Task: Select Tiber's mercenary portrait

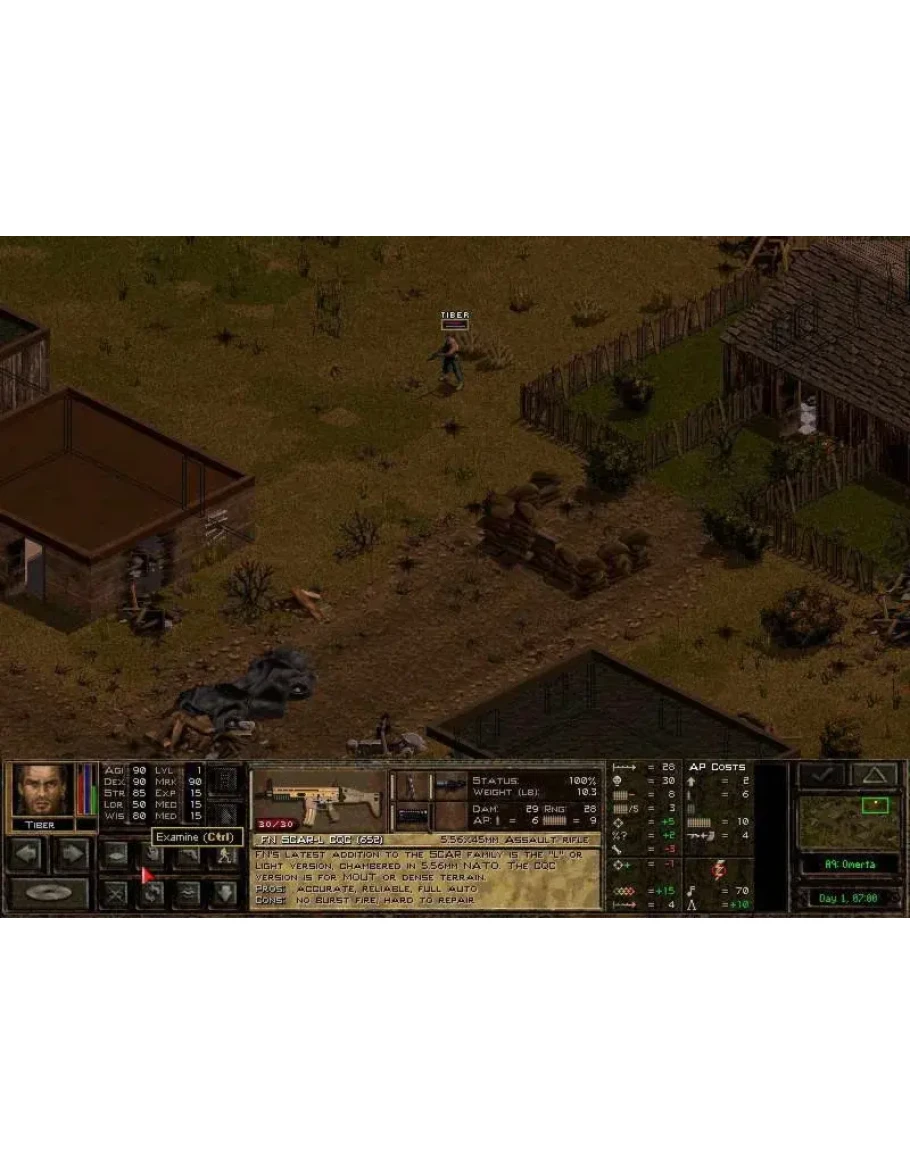Action: [x=43, y=790]
